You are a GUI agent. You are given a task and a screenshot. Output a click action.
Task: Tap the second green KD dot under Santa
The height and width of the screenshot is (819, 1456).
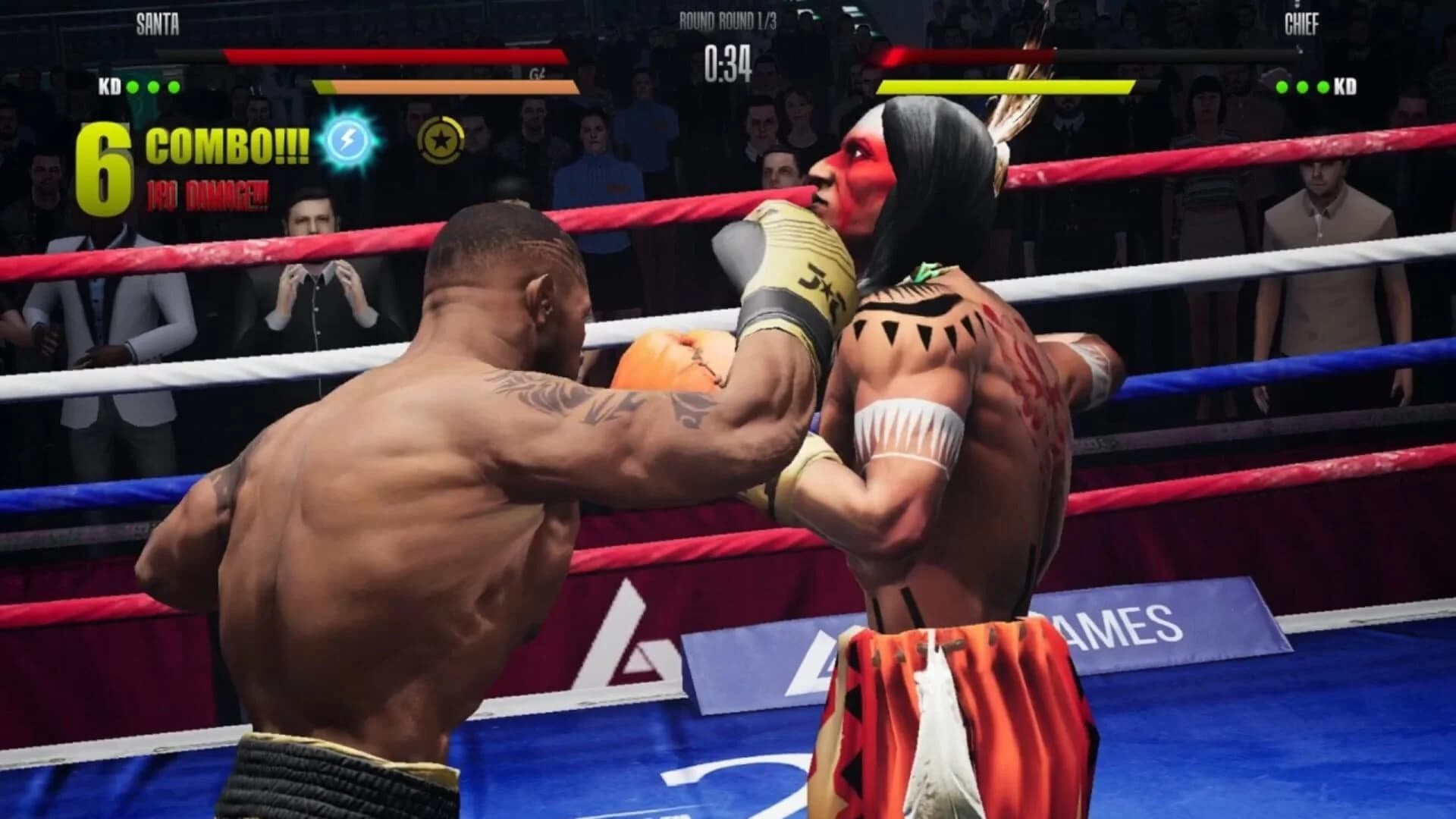(154, 87)
